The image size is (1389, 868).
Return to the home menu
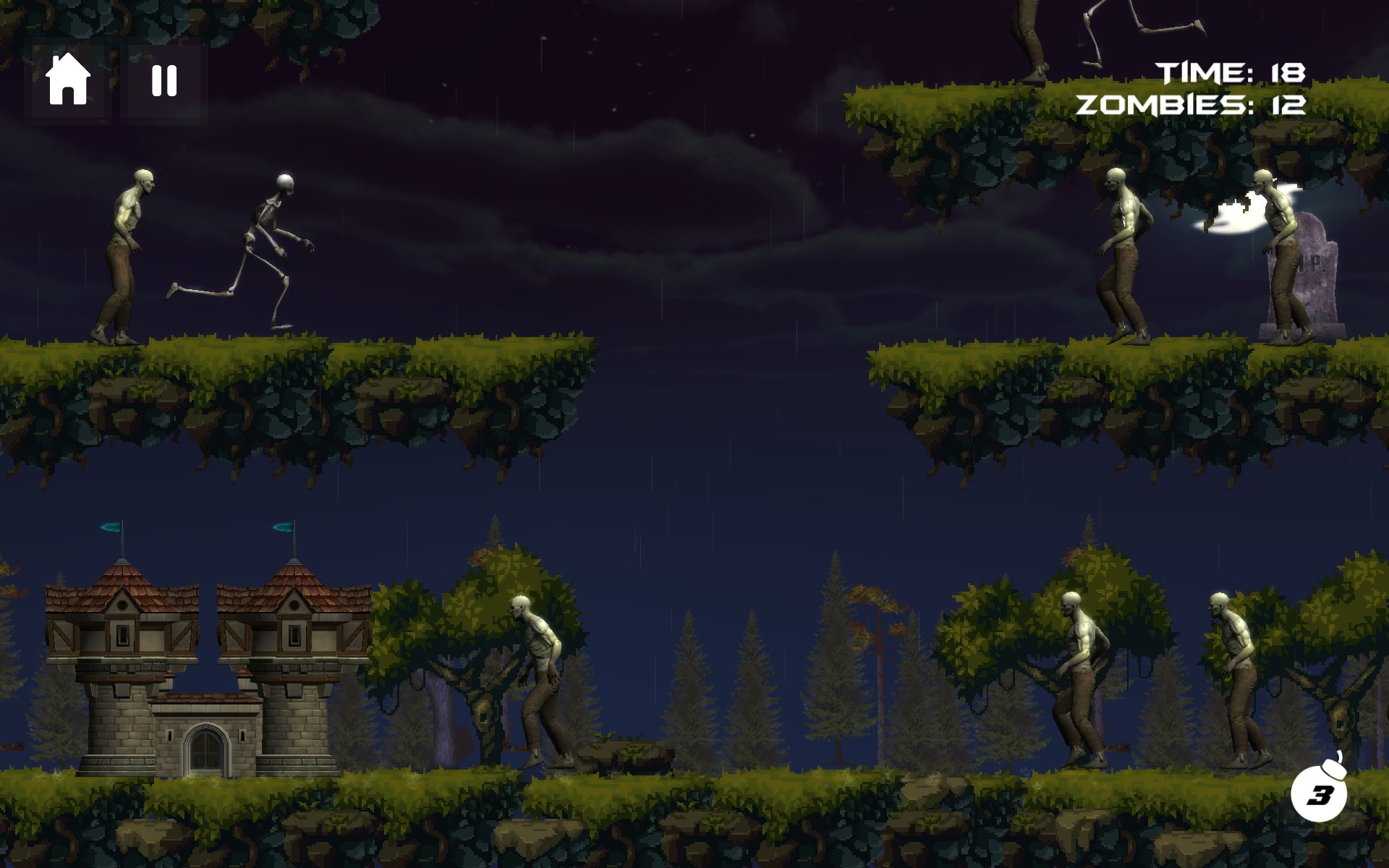(67, 80)
